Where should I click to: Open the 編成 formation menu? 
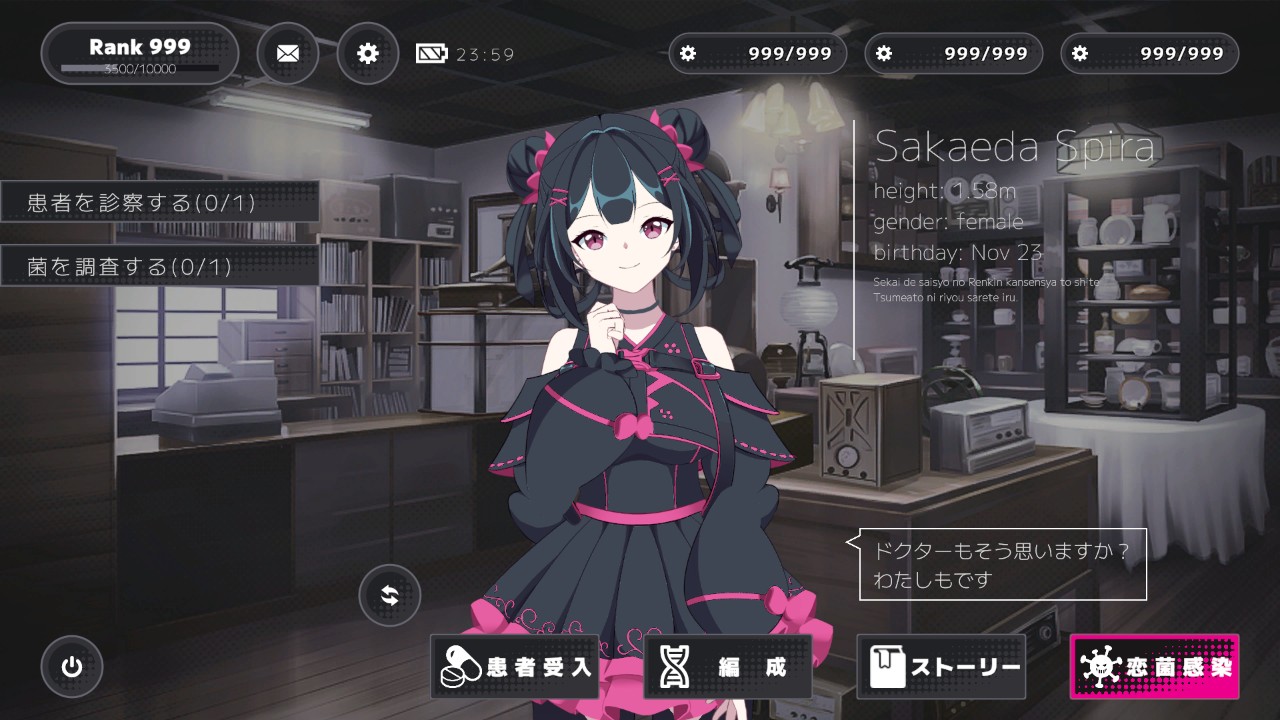(x=728, y=667)
